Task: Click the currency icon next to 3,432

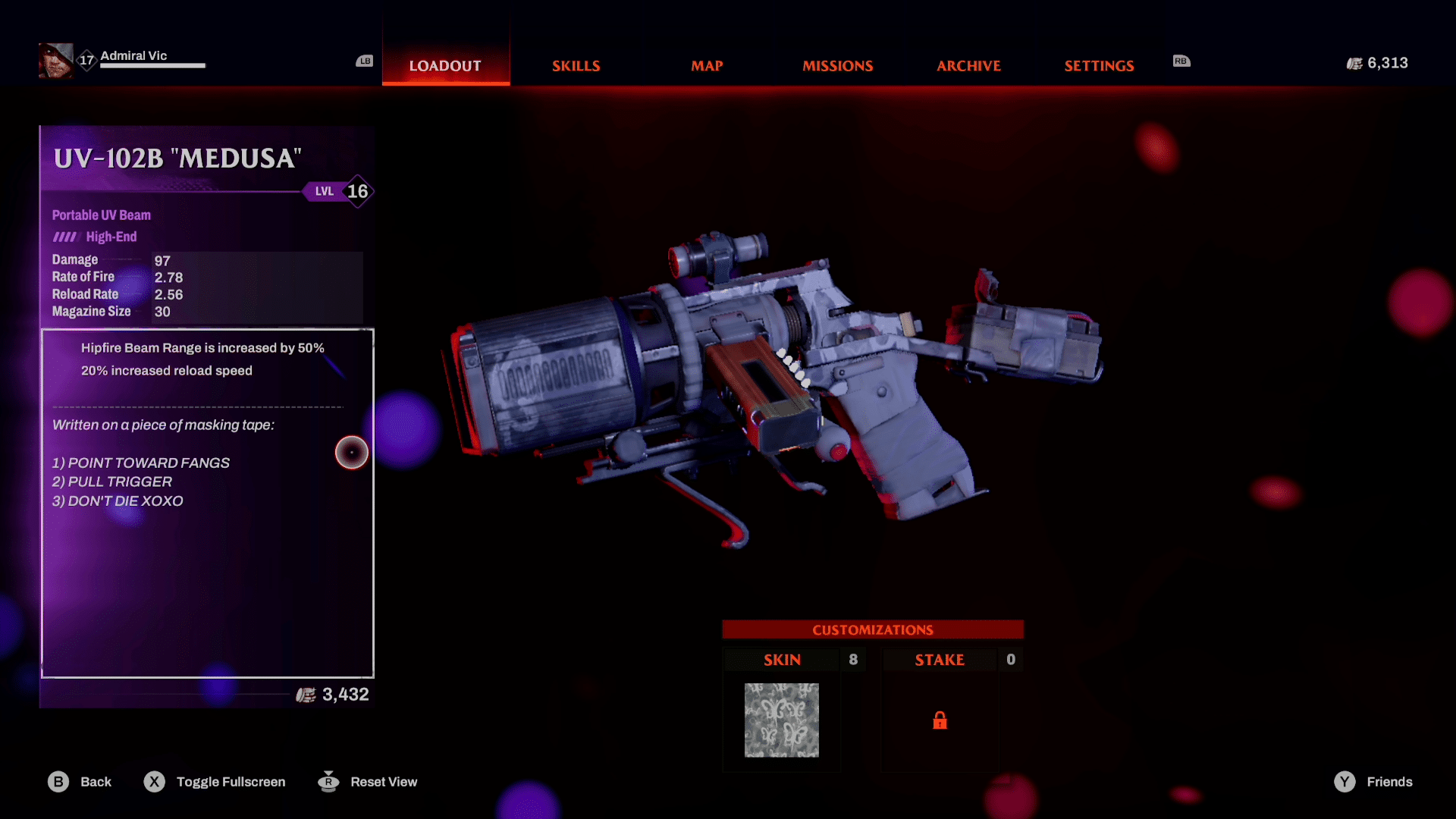Action: pos(306,695)
